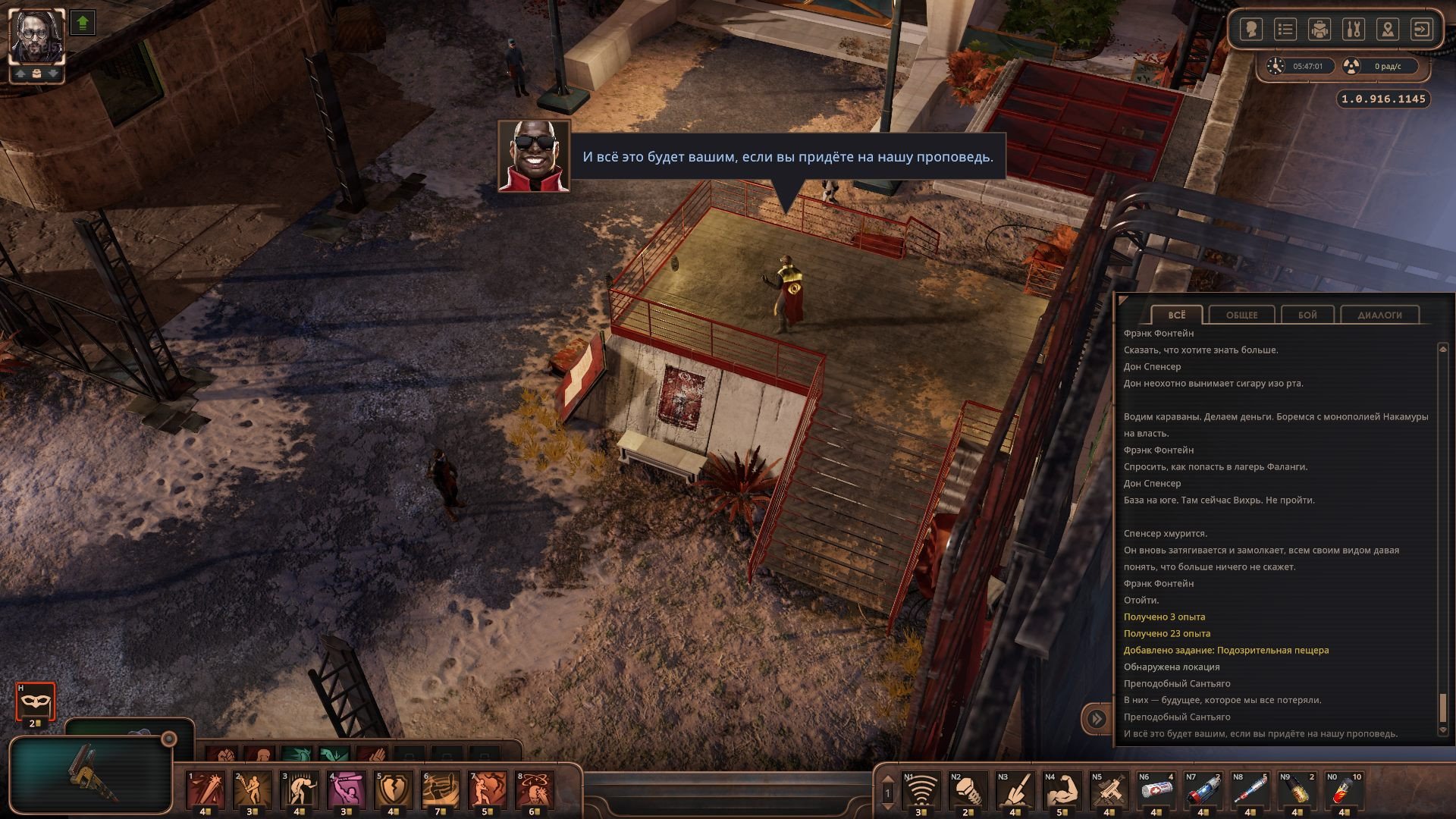Click the green level-up arrow
The height and width of the screenshot is (819, 1456).
coord(83,23)
